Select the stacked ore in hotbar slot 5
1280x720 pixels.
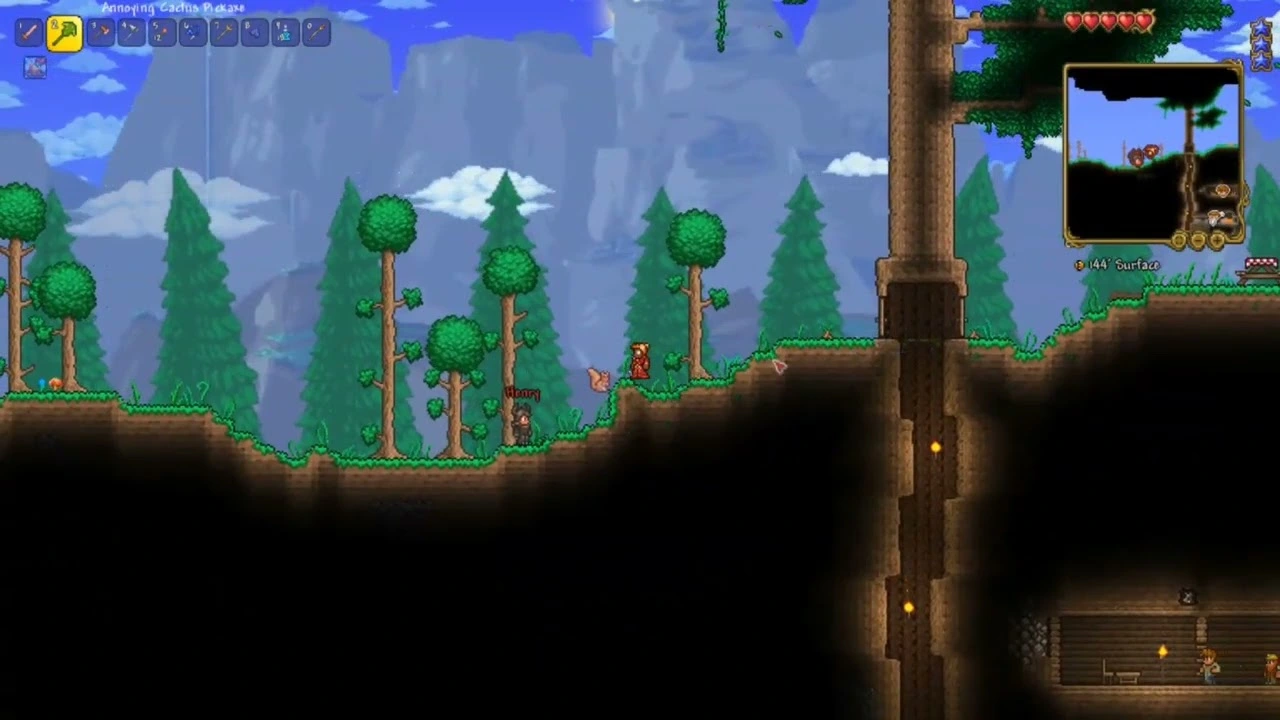pyautogui.click(x=160, y=32)
